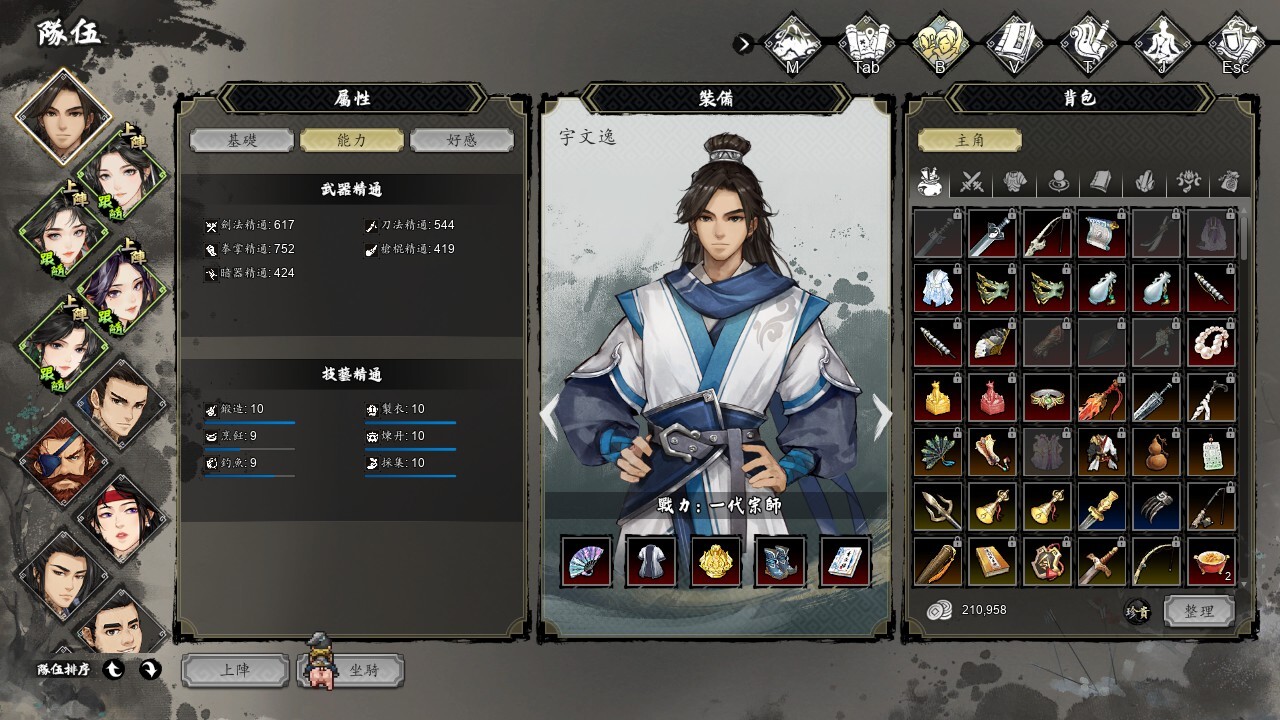Pick the prayer beads item in backpack
Image resolution: width=1280 pixels, height=720 pixels.
(1211, 343)
